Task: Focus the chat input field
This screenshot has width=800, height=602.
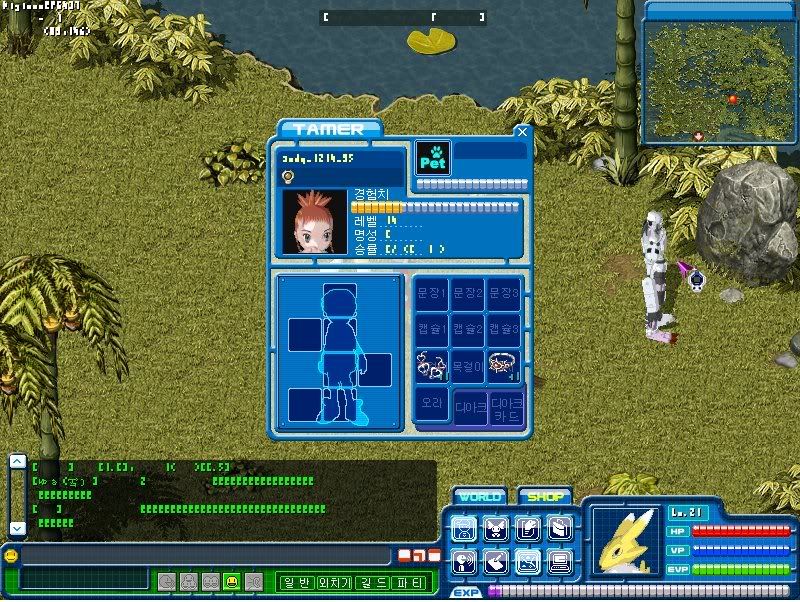Action: (205, 555)
